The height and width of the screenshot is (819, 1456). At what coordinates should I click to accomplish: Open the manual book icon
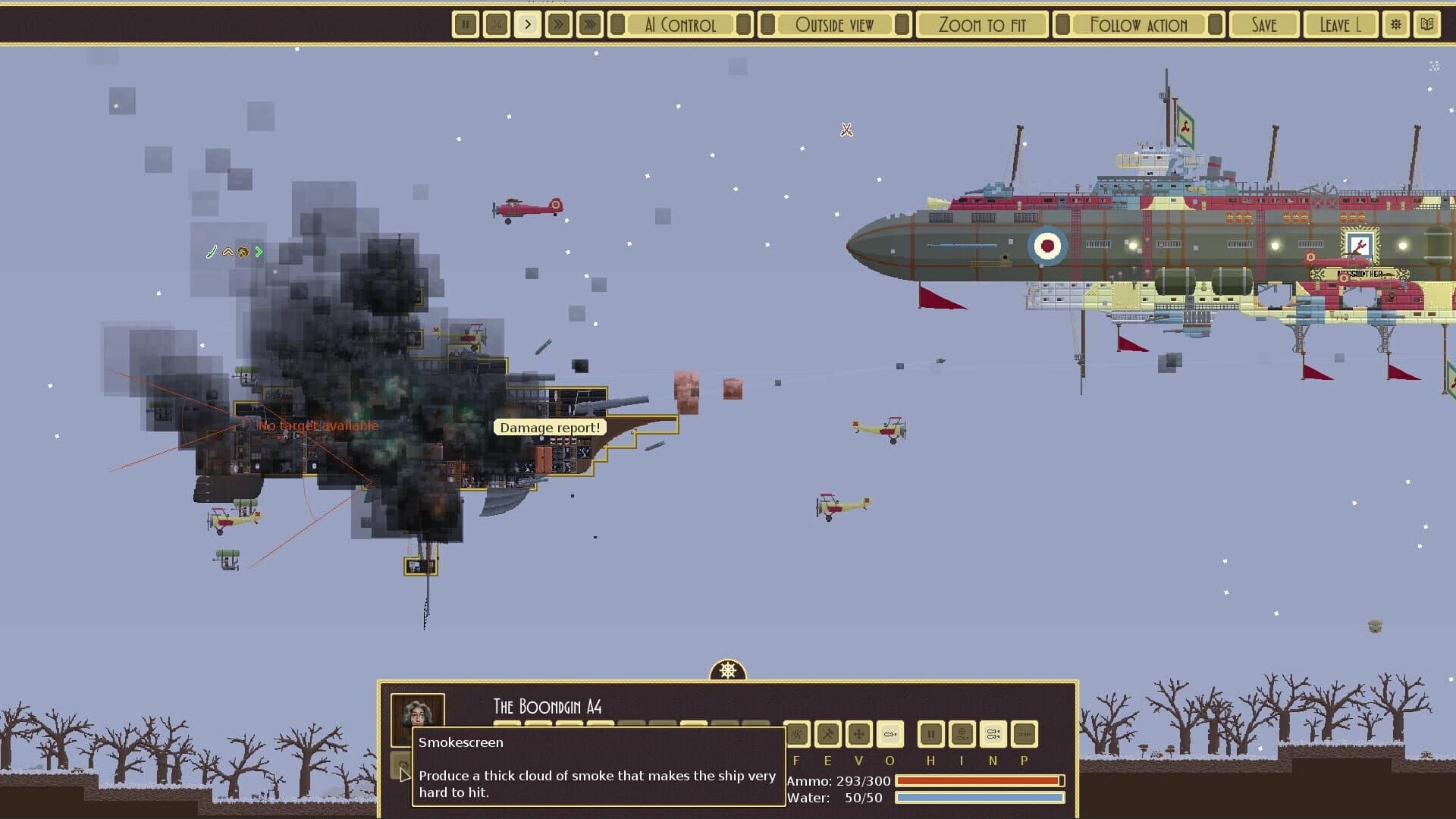click(x=1429, y=24)
